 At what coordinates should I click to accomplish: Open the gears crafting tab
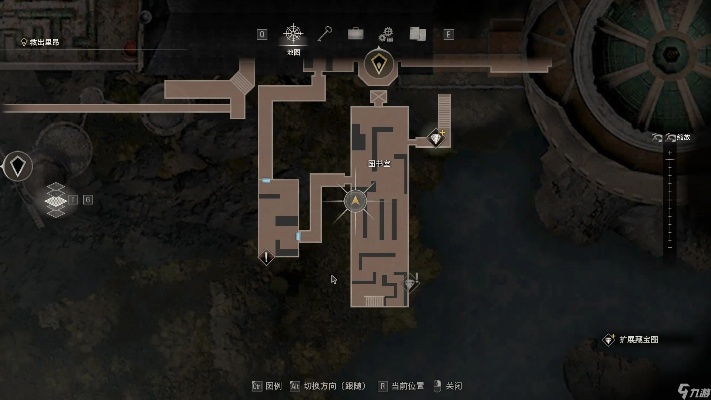[387, 34]
